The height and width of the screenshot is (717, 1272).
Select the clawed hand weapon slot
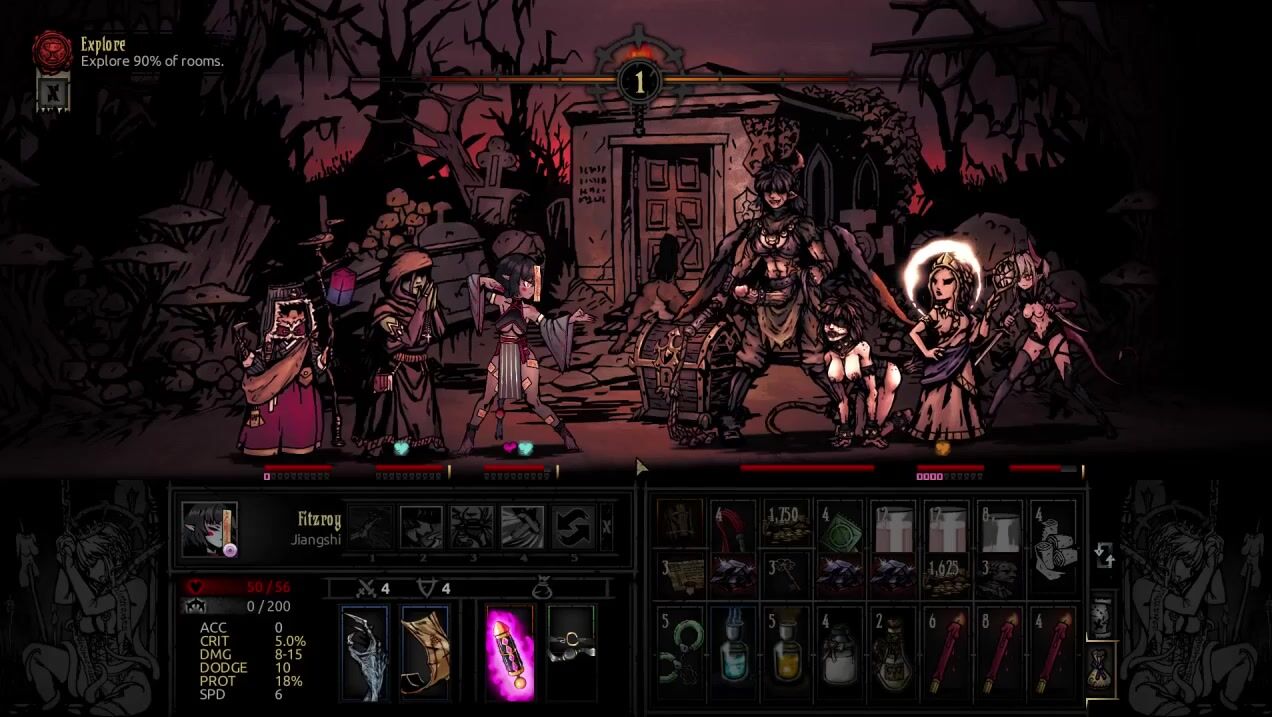(x=364, y=652)
